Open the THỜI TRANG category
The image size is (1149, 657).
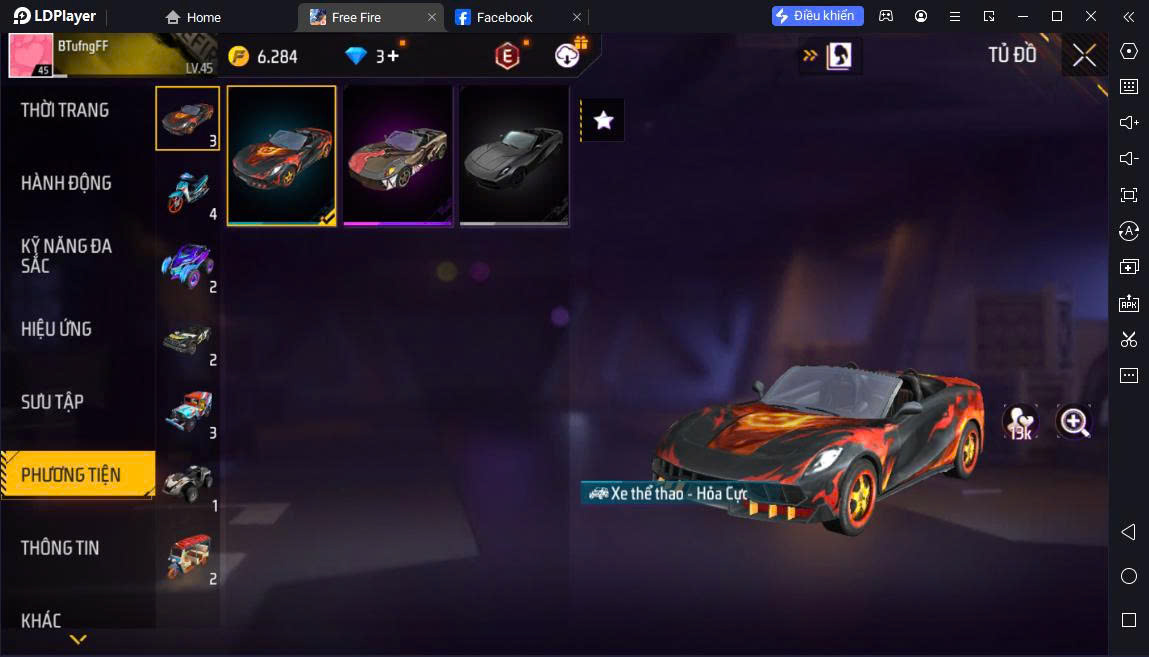[65, 110]
